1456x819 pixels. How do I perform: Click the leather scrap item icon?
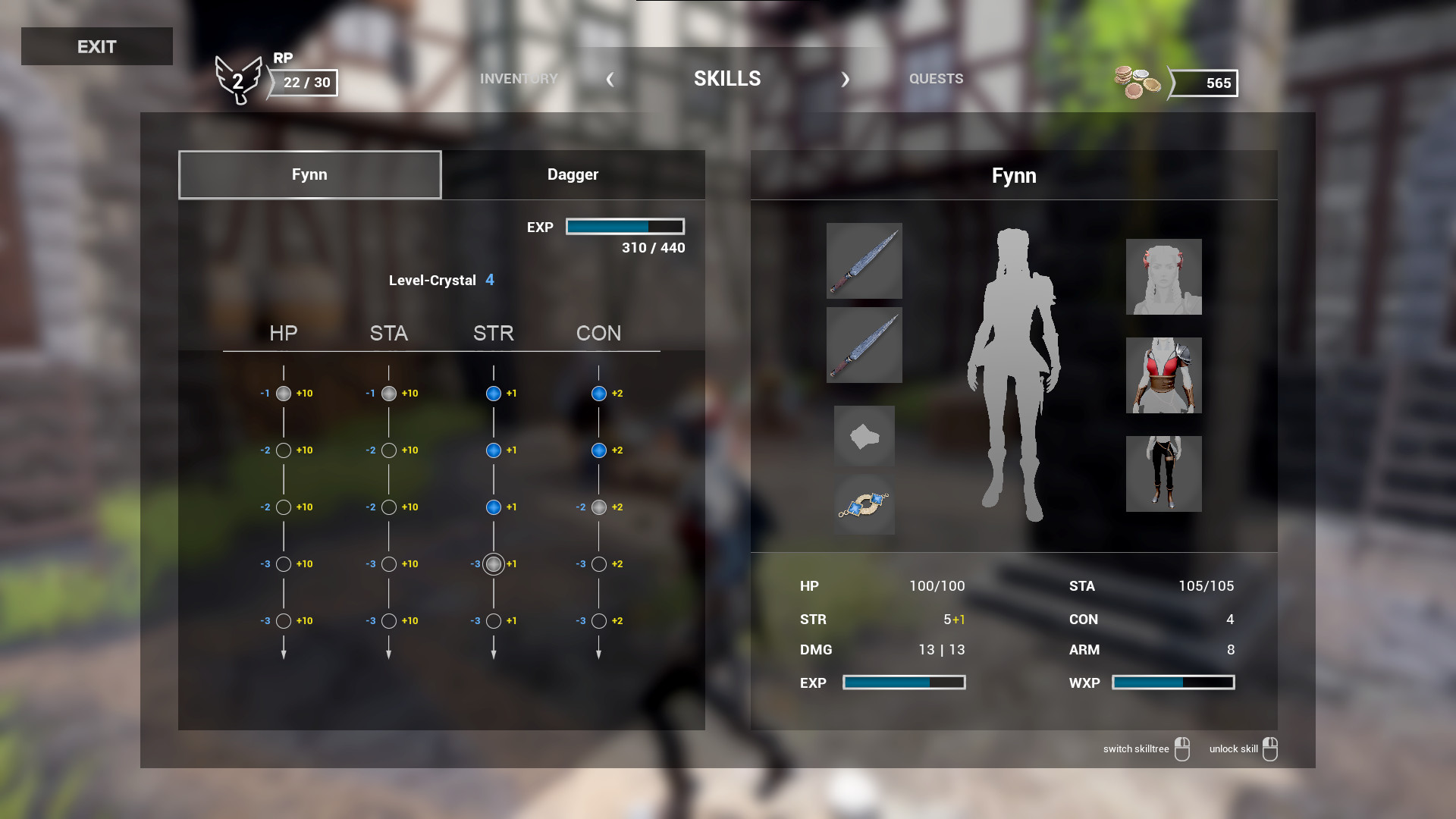(x=864, y=436)
